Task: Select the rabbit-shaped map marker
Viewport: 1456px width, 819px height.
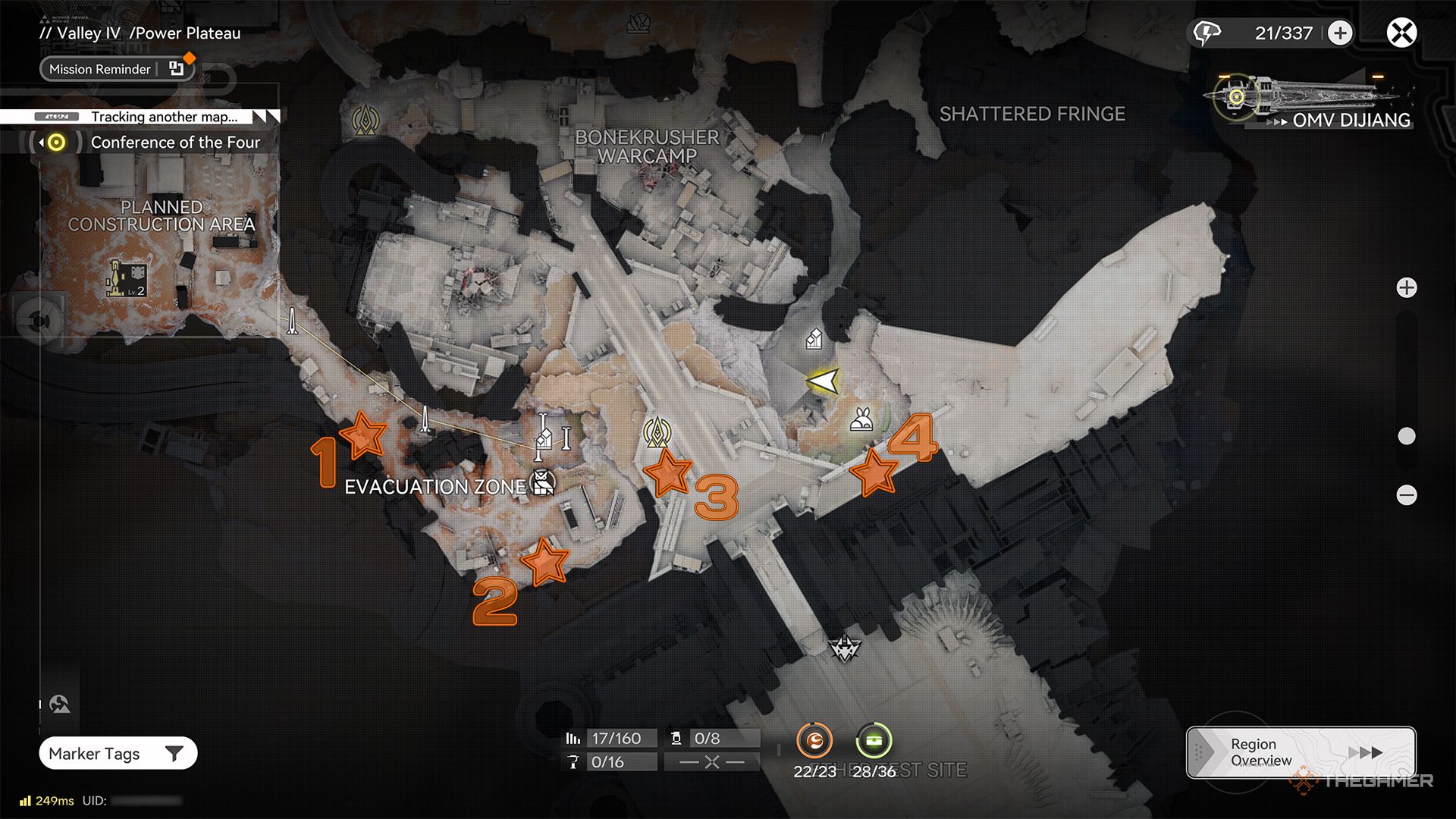Action: [861, 419]
